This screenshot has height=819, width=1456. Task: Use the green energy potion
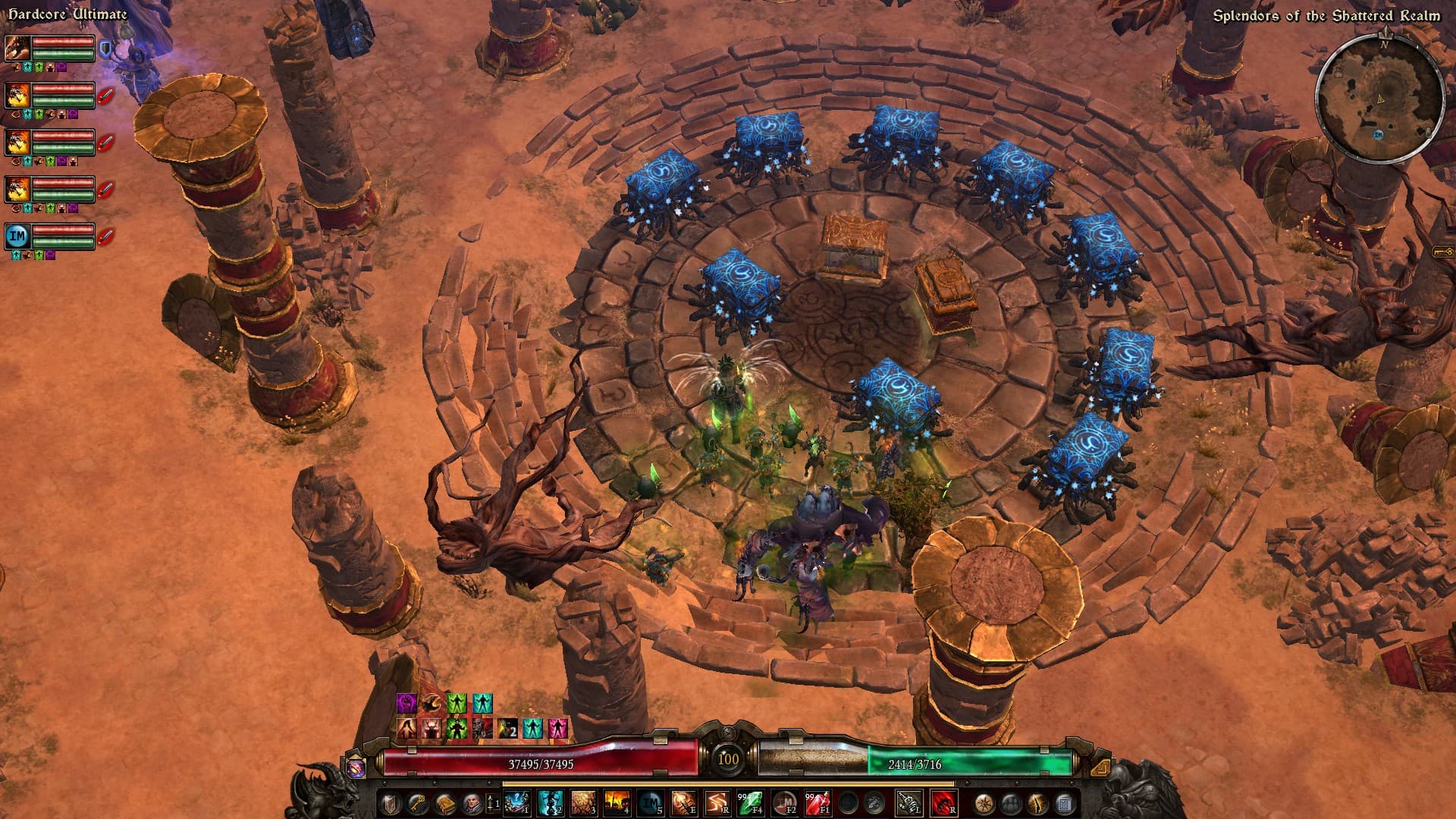coord(750,803)
